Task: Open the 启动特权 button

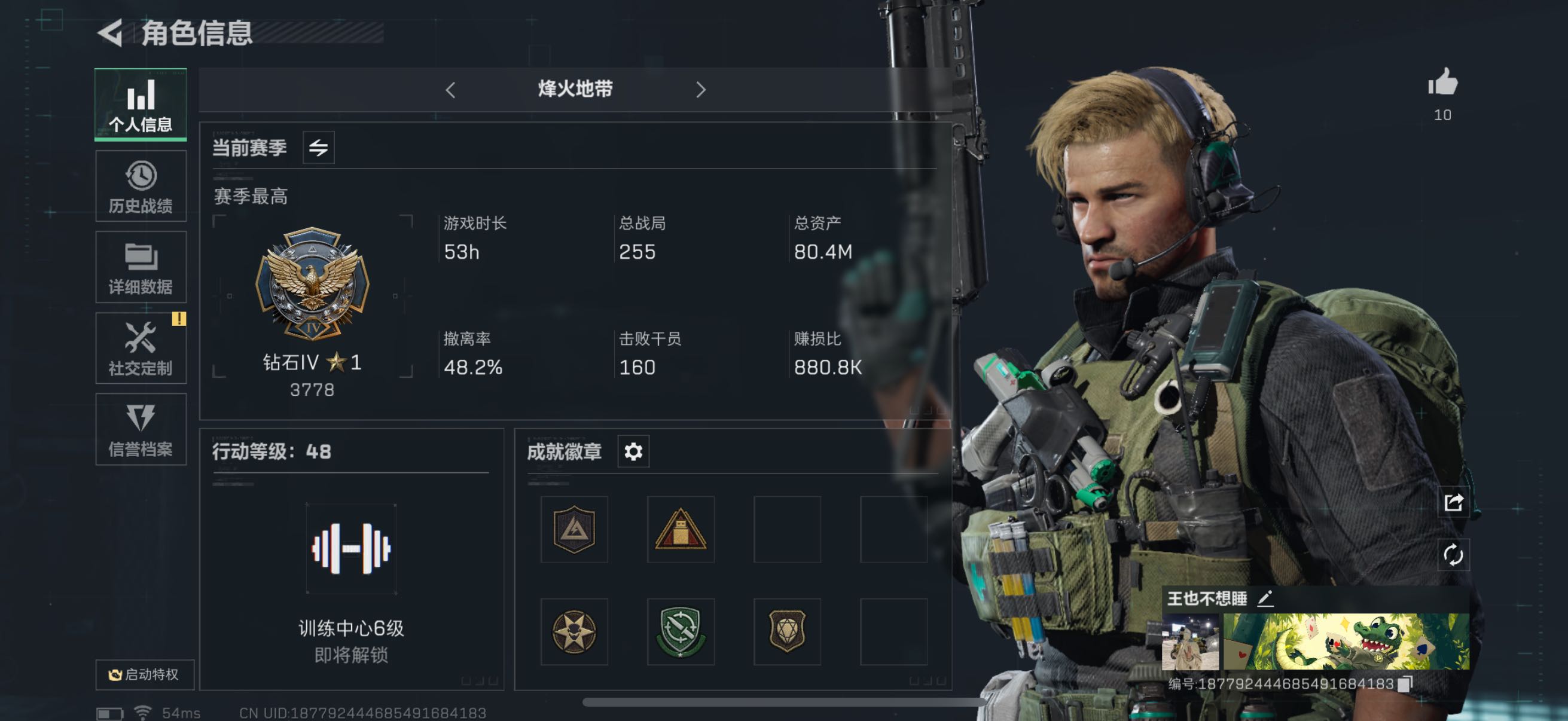Action: click(x=144, y=675)
